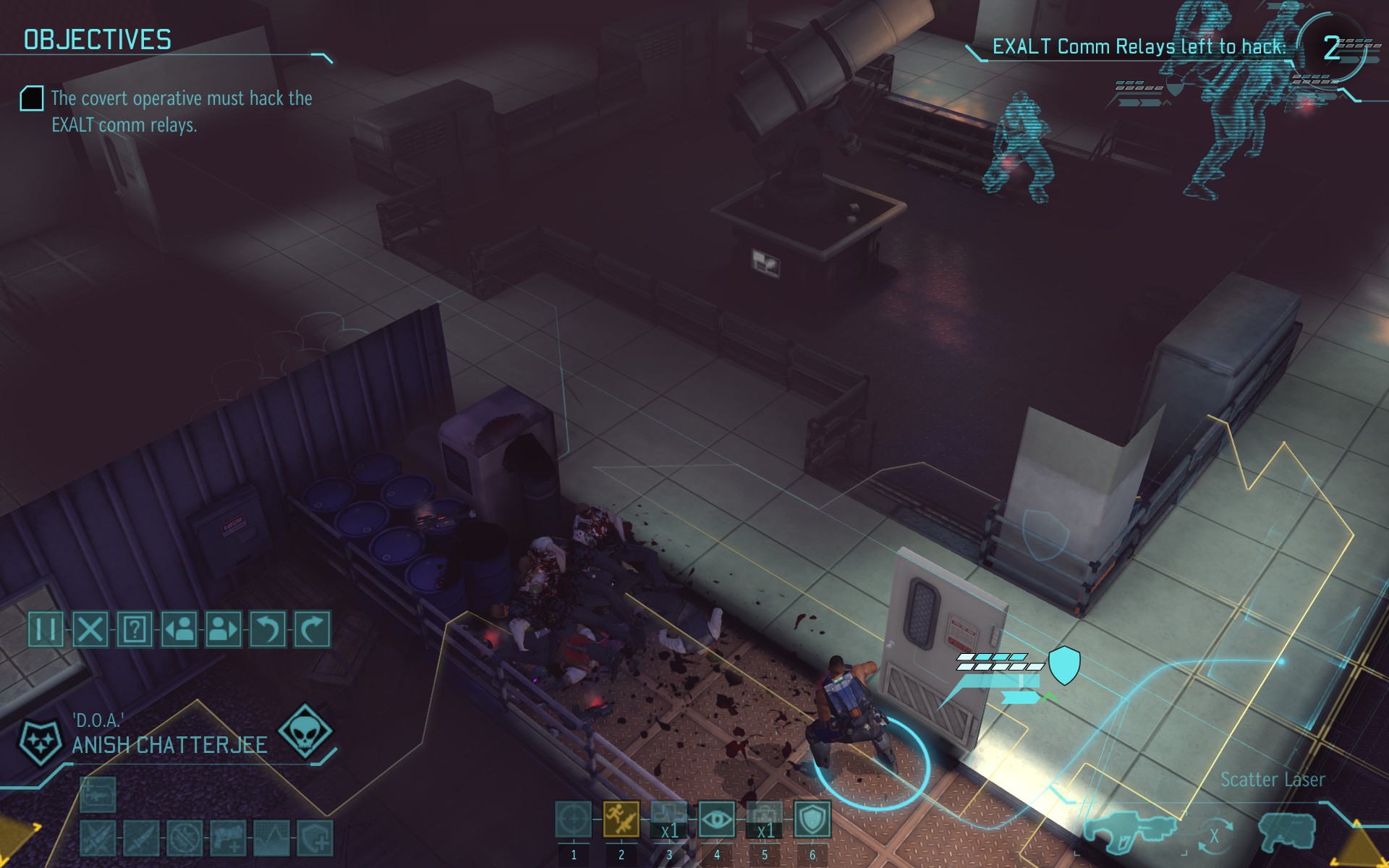Image resolution: width=1389 pixels, height=868 pixels.
Task: Open the pause menu with the pause button
Action: tap(46, 629)
